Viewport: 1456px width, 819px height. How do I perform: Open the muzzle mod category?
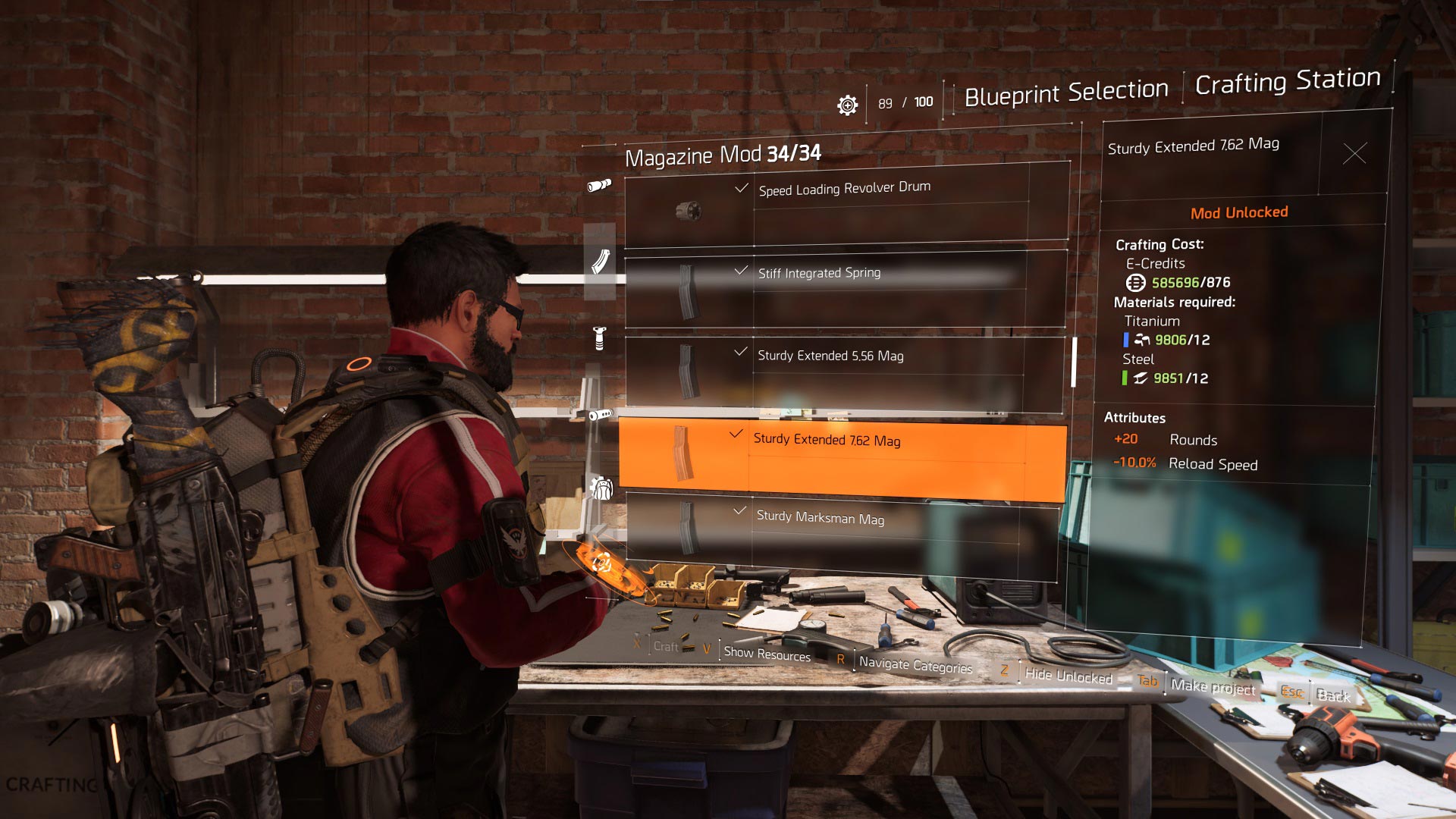tap(600, 415)
